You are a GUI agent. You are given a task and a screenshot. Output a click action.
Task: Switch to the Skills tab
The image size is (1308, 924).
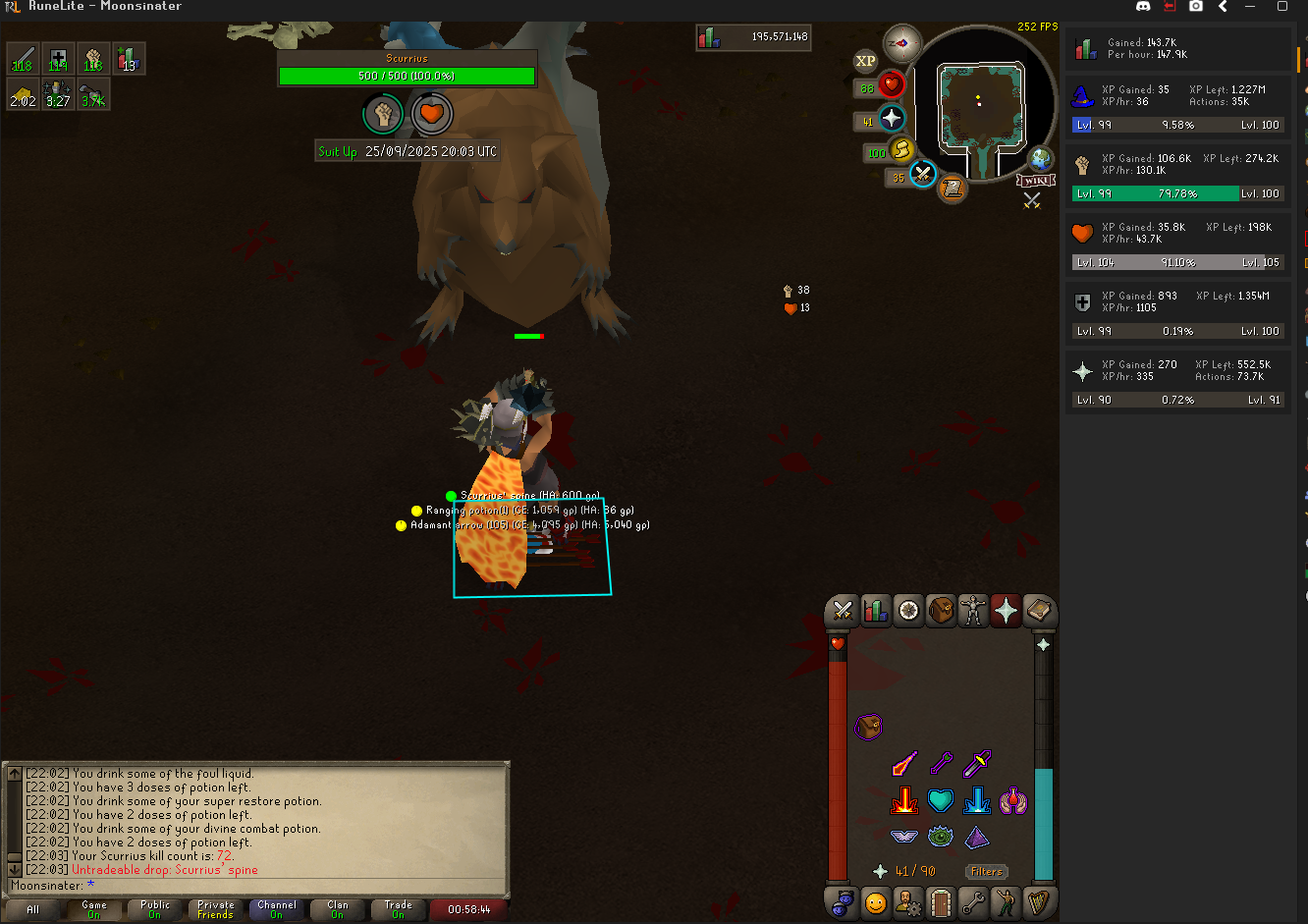pyautogui.click(x=875, y=611)
